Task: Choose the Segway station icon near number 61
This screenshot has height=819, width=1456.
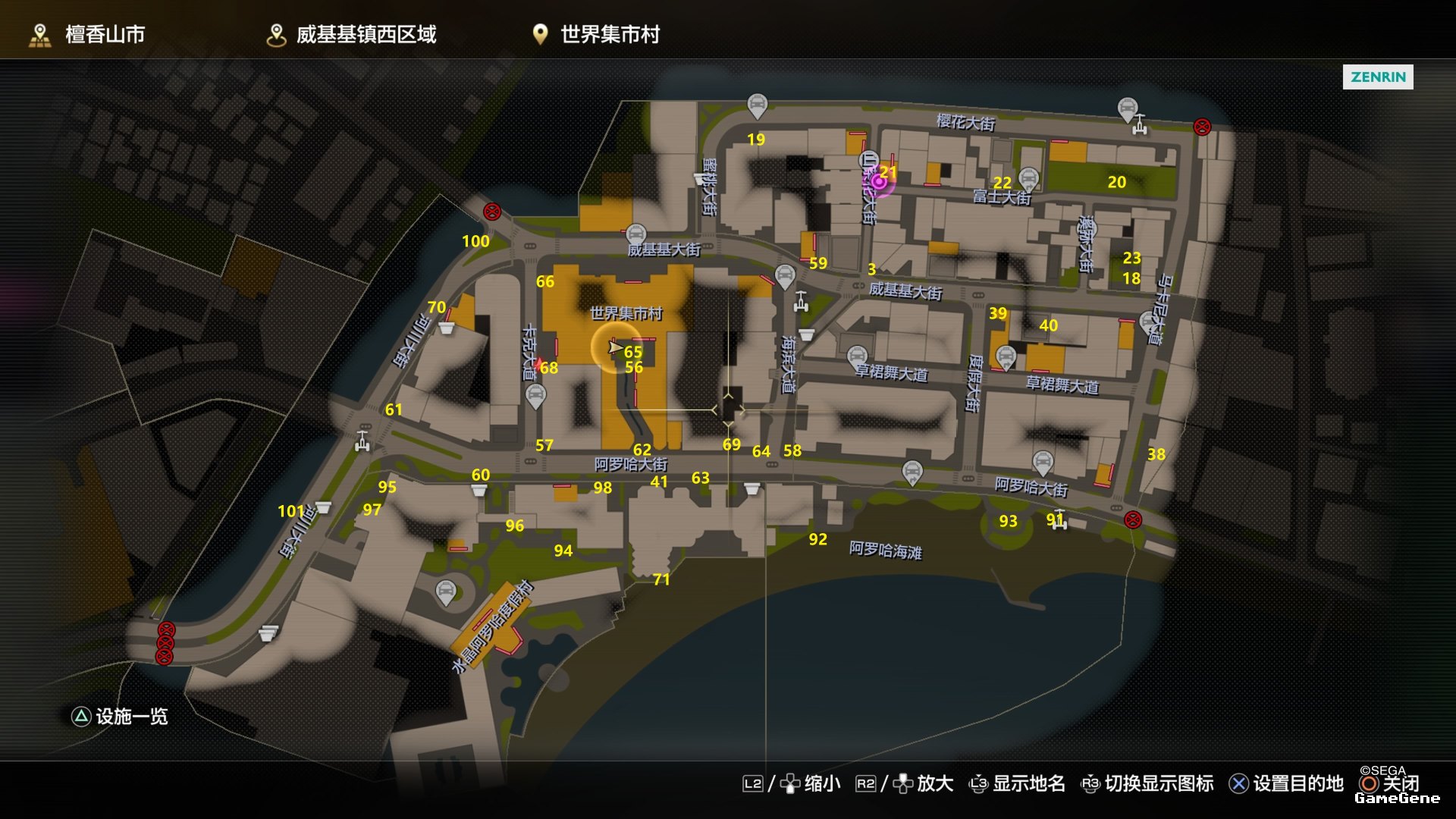Action: tap(362, 440)
